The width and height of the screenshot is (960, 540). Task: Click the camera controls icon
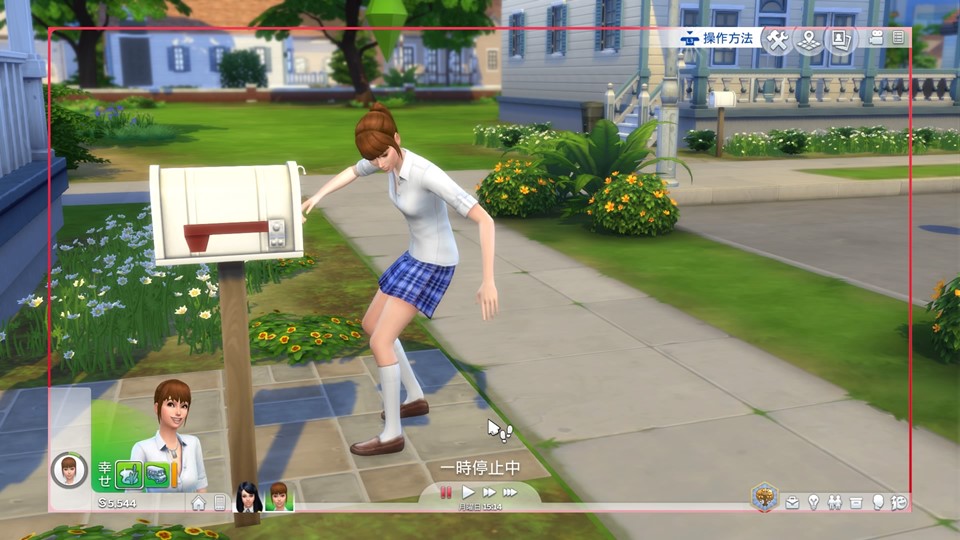click(x=877, y=38)
